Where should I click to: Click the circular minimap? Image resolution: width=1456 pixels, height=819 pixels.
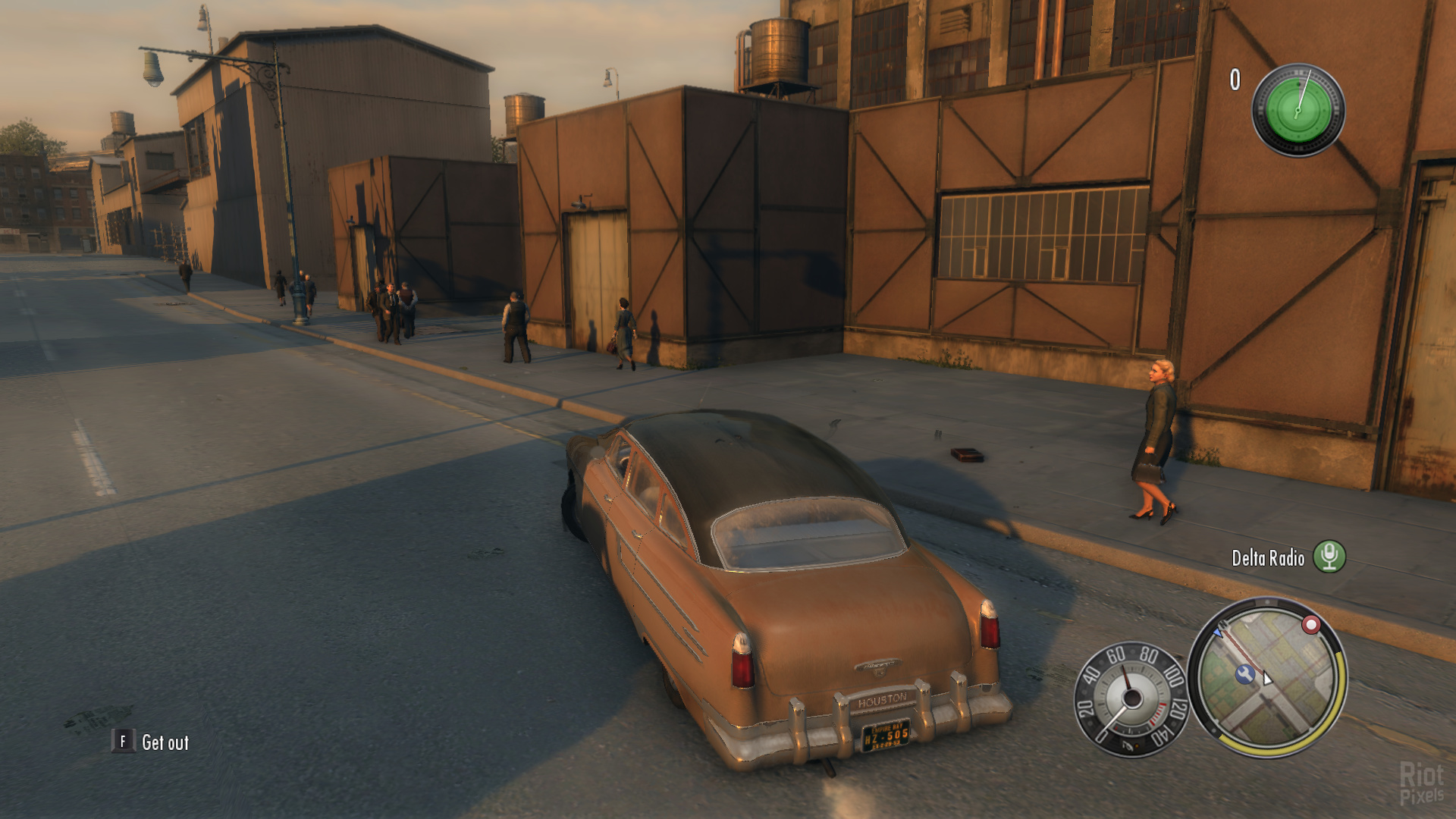coord(1266,677)
